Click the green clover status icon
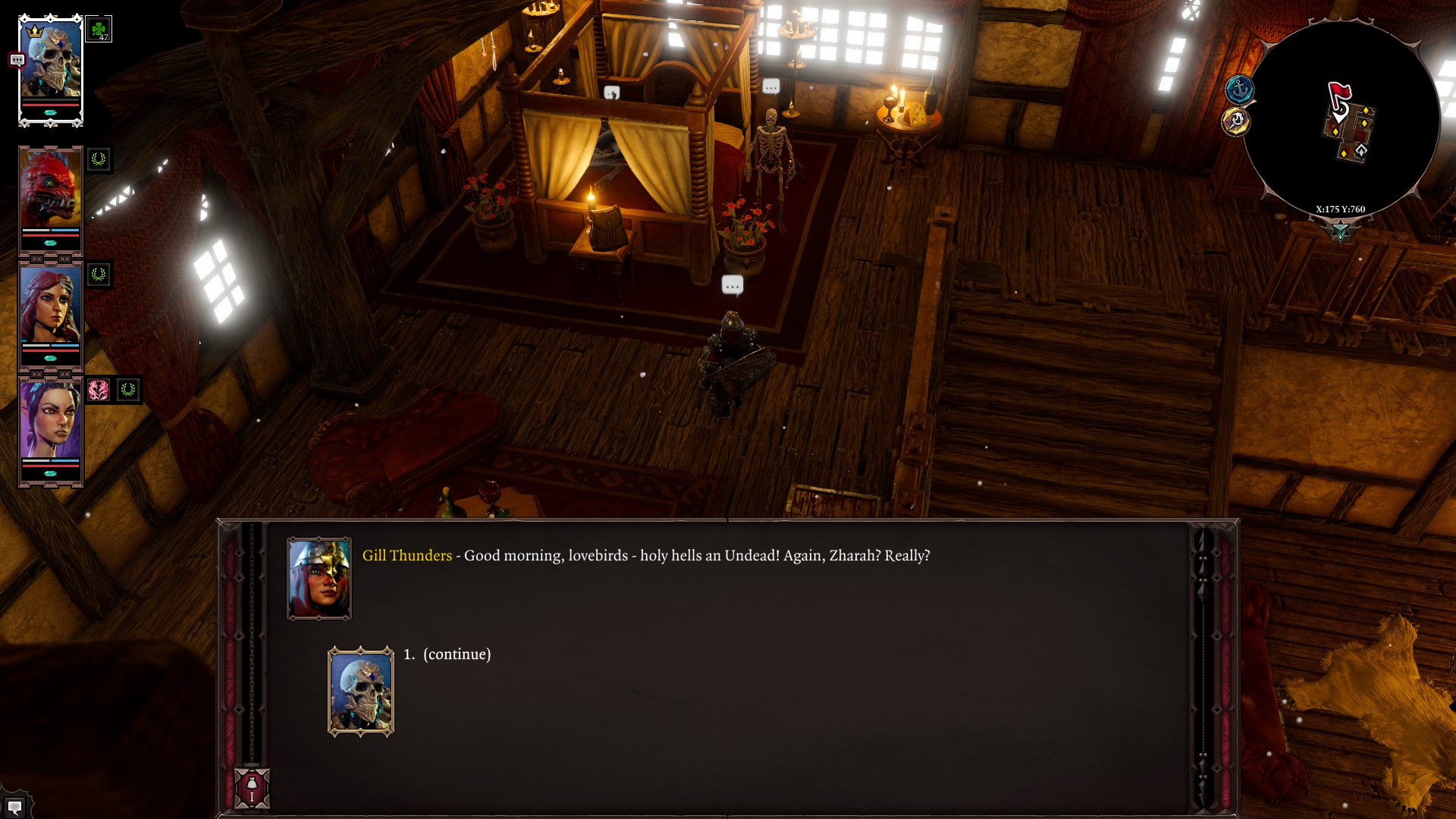The image size is (1456, 819). coord(99,30)
